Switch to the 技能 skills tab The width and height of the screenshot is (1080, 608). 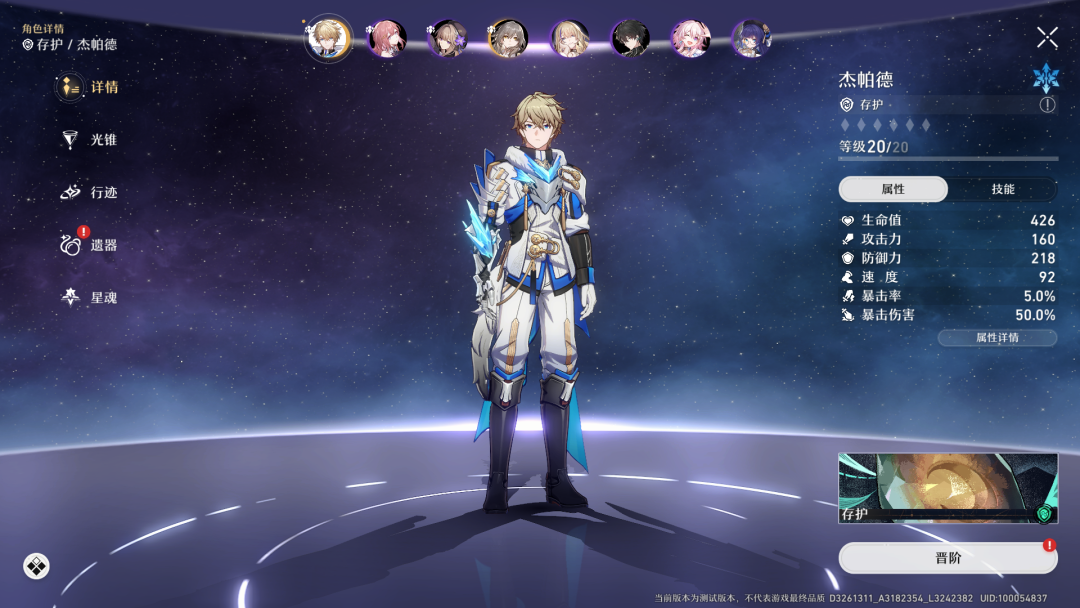pyautogui.click(x=1002, y=189)
